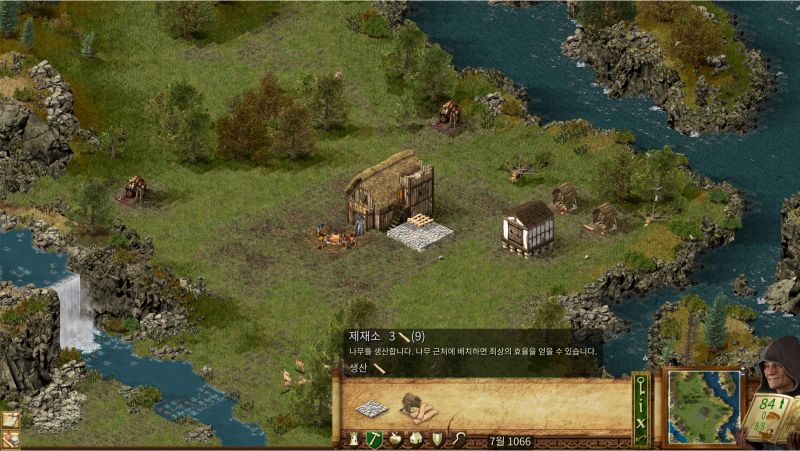Activate the X delete building button
This screenshot has height=451, width=800.
click(x=641, y=423)
